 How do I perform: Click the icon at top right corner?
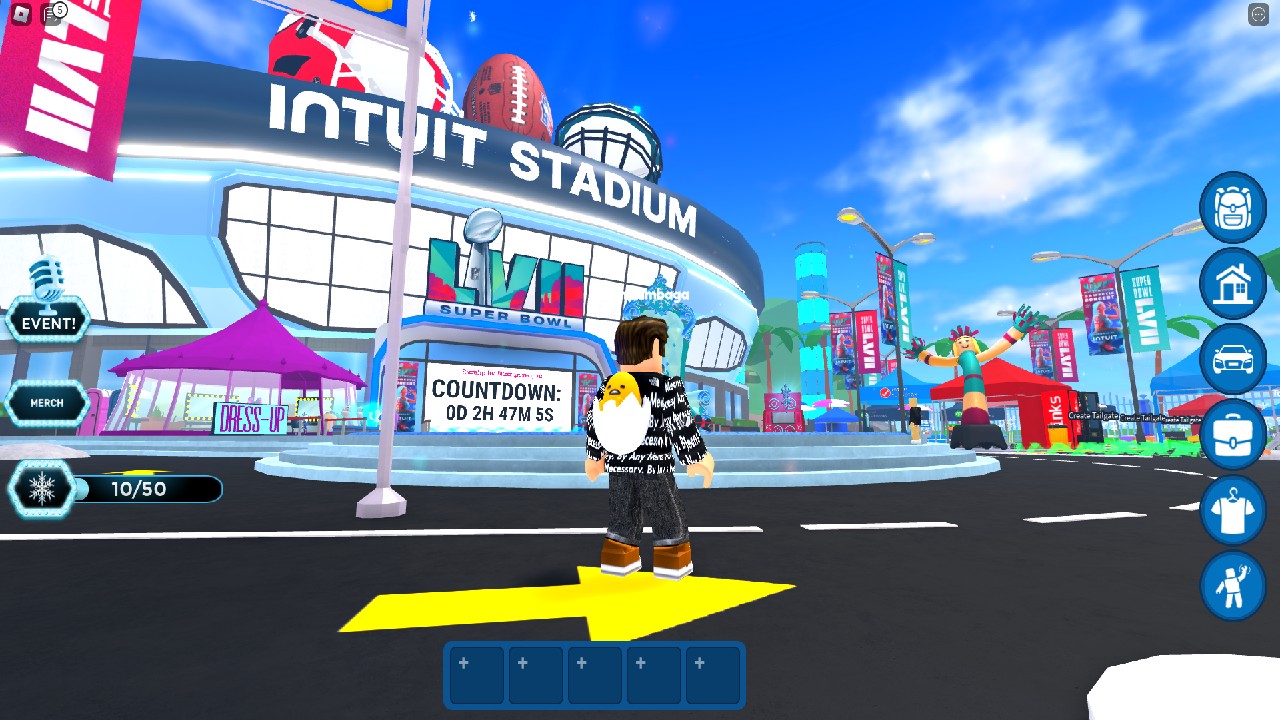1256,16
